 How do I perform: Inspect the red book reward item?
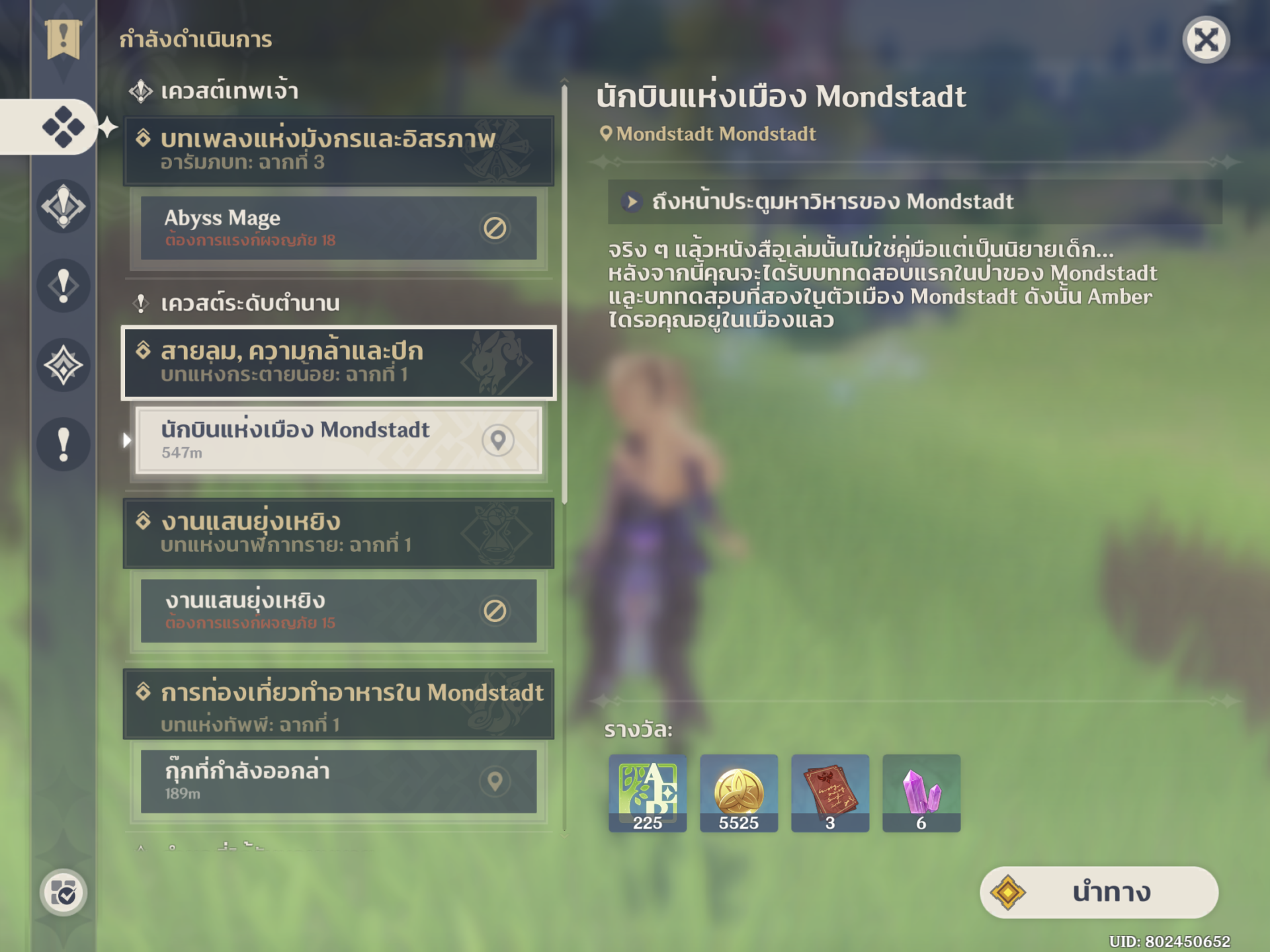pyautogui.click(x=830, y=793)
